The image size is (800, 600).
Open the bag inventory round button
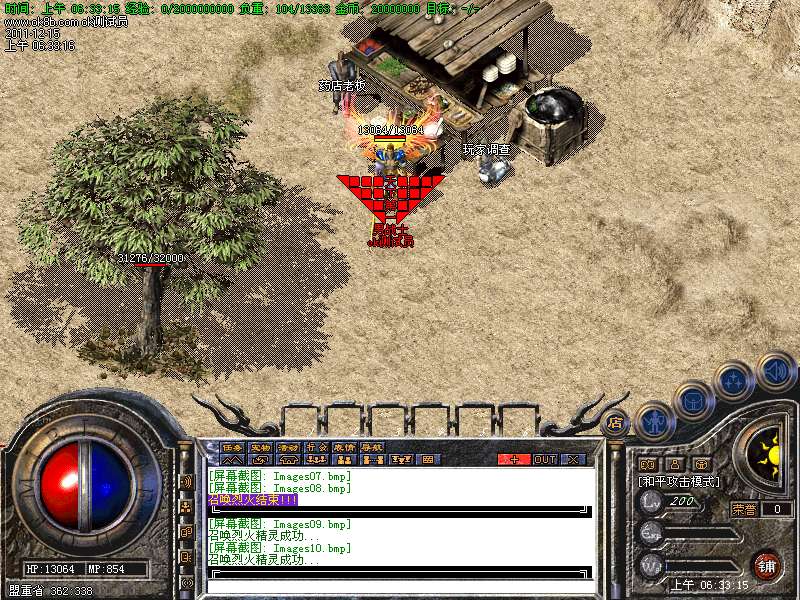tap(693, 401)
